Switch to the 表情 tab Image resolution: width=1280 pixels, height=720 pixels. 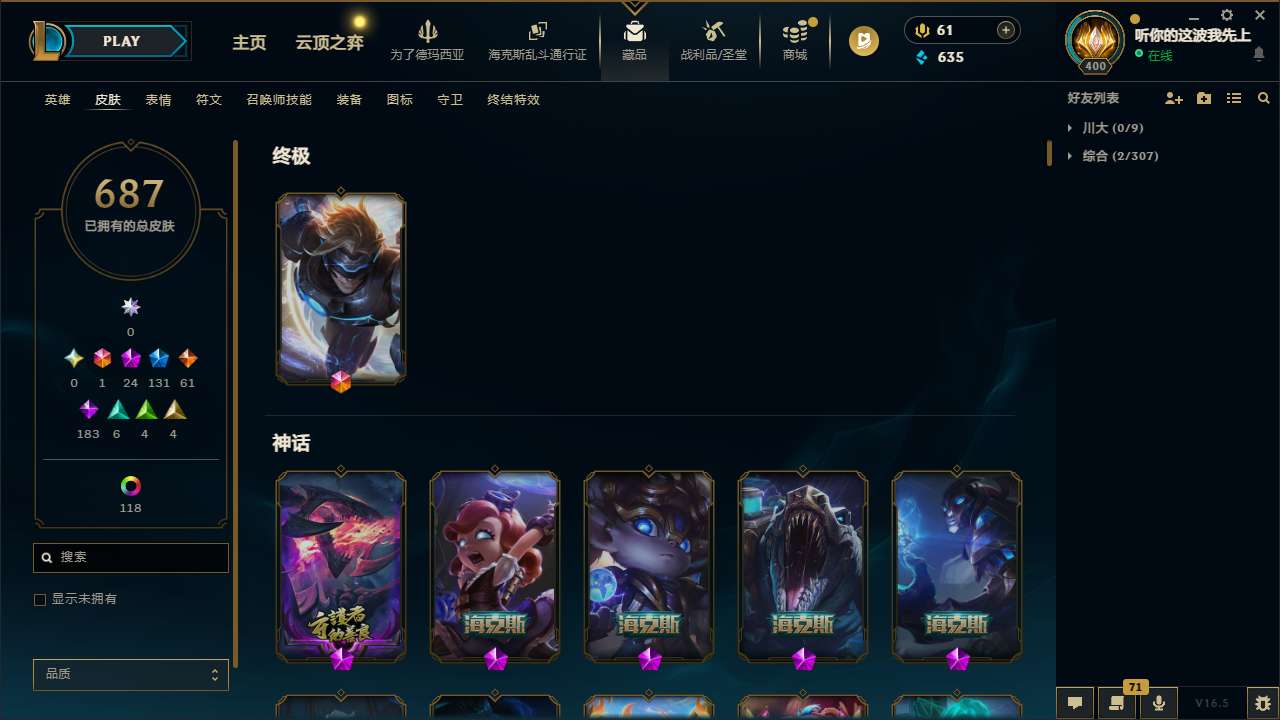point(158,100)
